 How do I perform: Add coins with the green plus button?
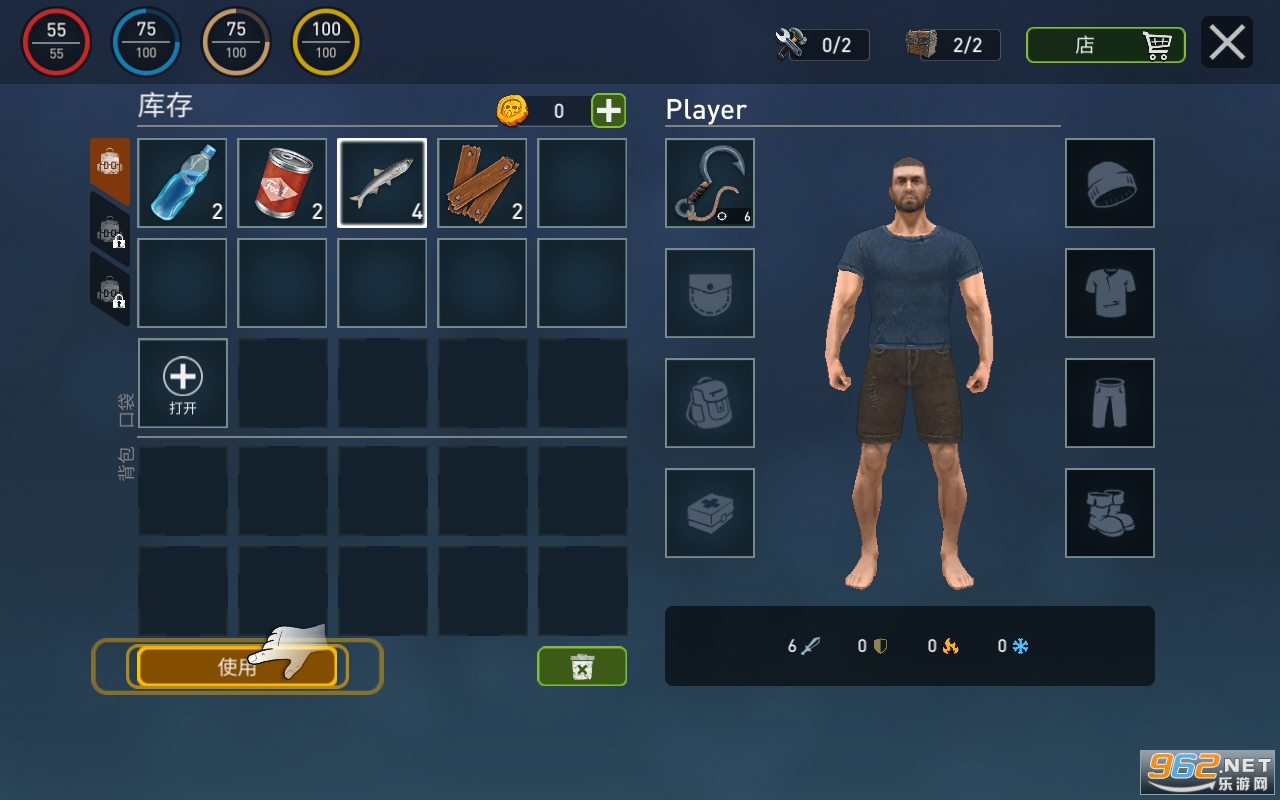coord(608,110)
